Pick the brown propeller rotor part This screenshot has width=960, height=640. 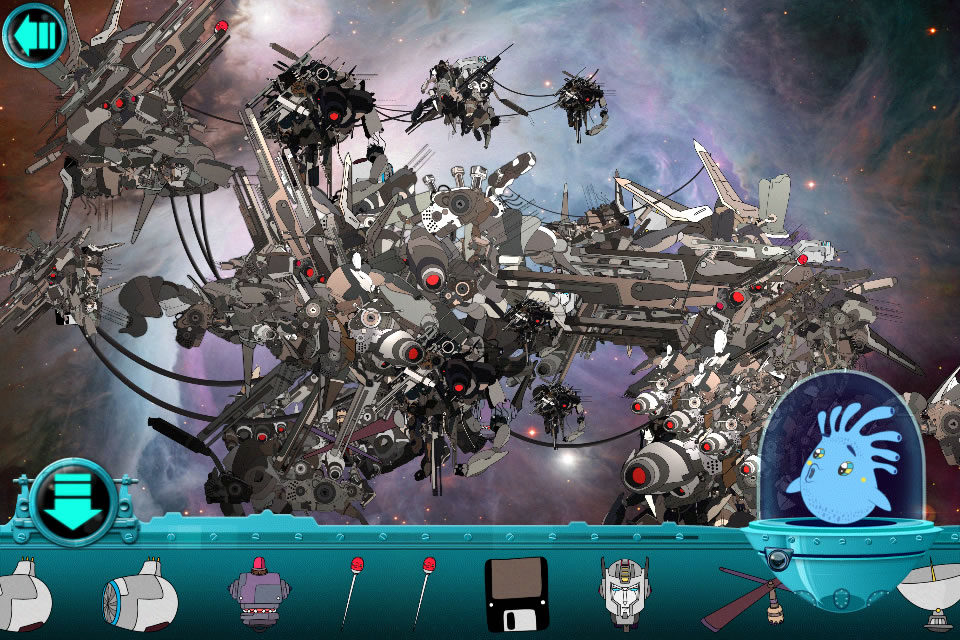tap(755, 598)
